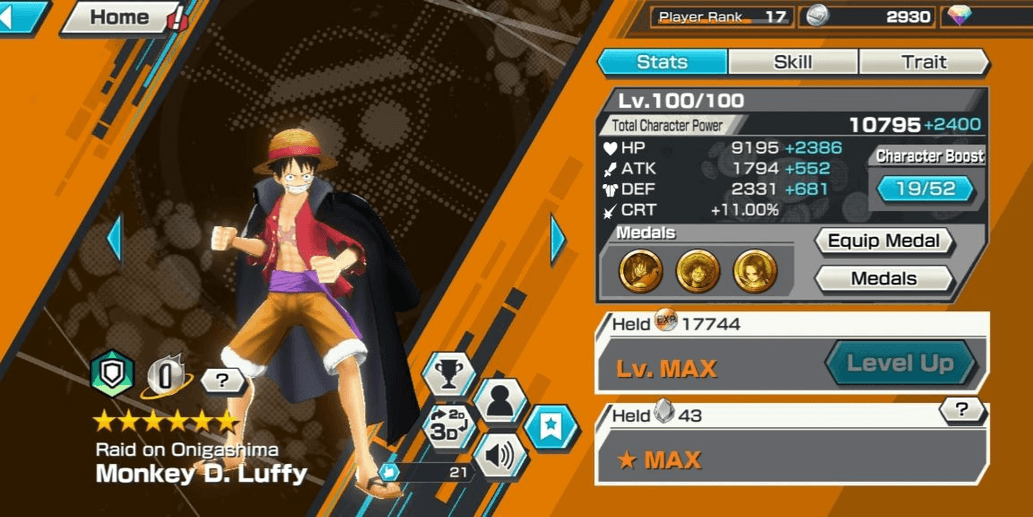Toggle the 2D/3D view mode

449,425
